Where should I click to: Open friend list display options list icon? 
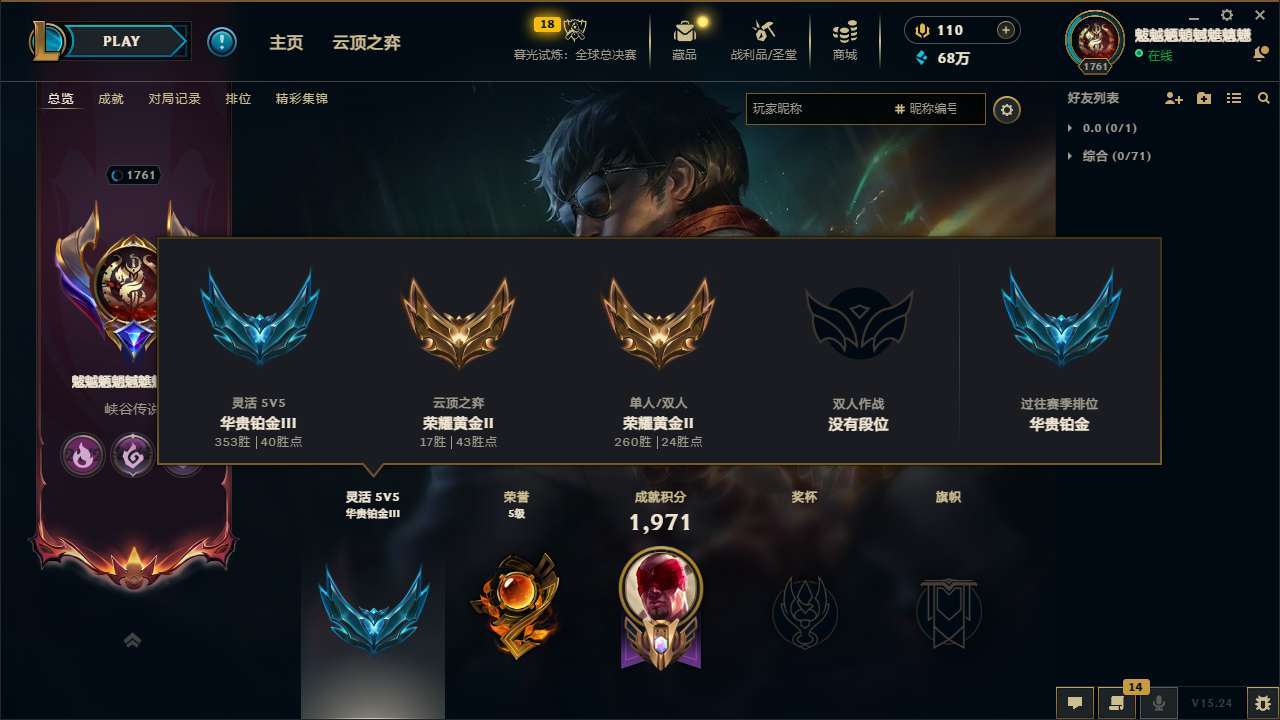1233,98
